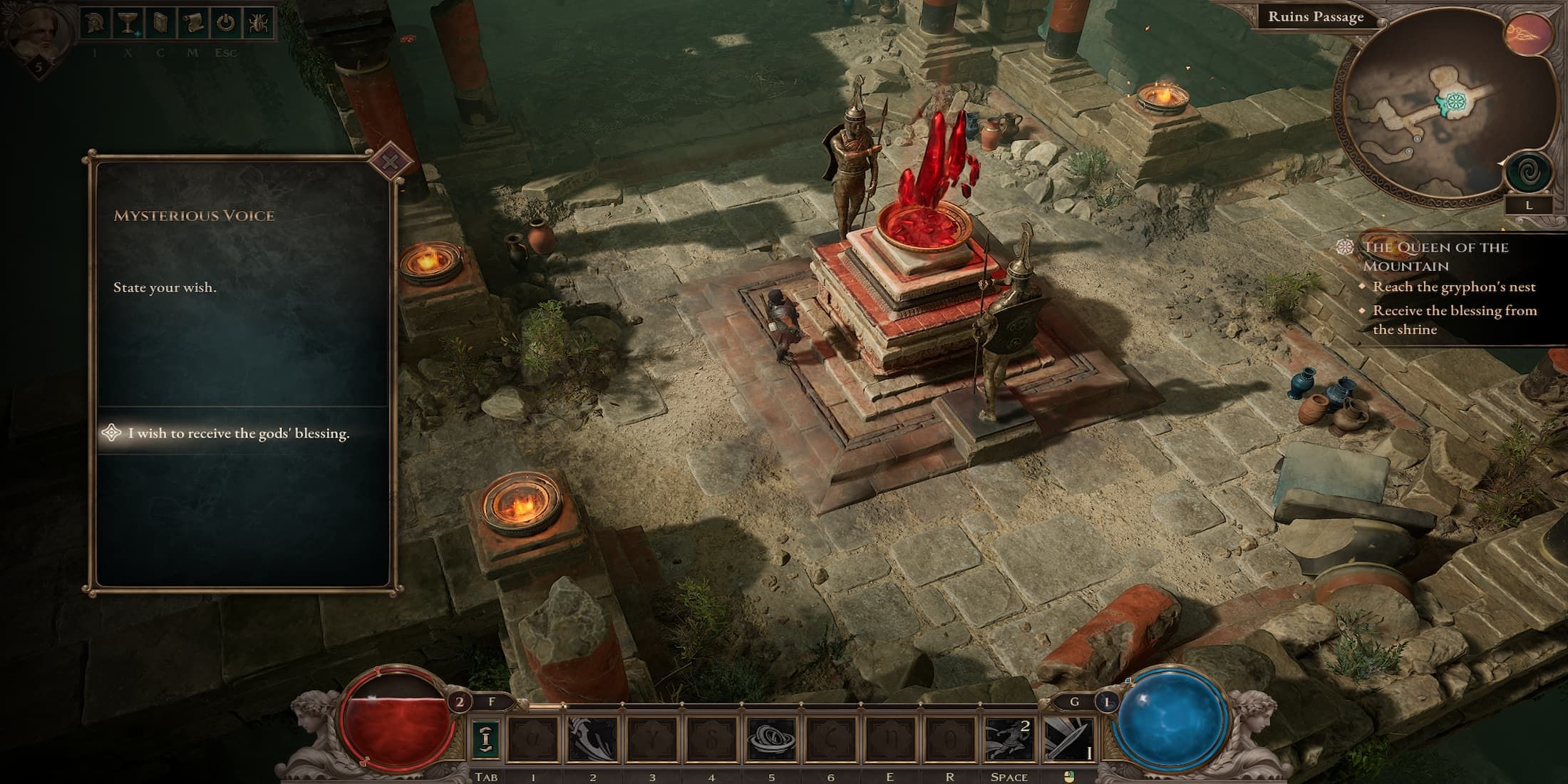Open the book icon menu
This screenshot has width=1568, height=784.
tap(160, 24)
